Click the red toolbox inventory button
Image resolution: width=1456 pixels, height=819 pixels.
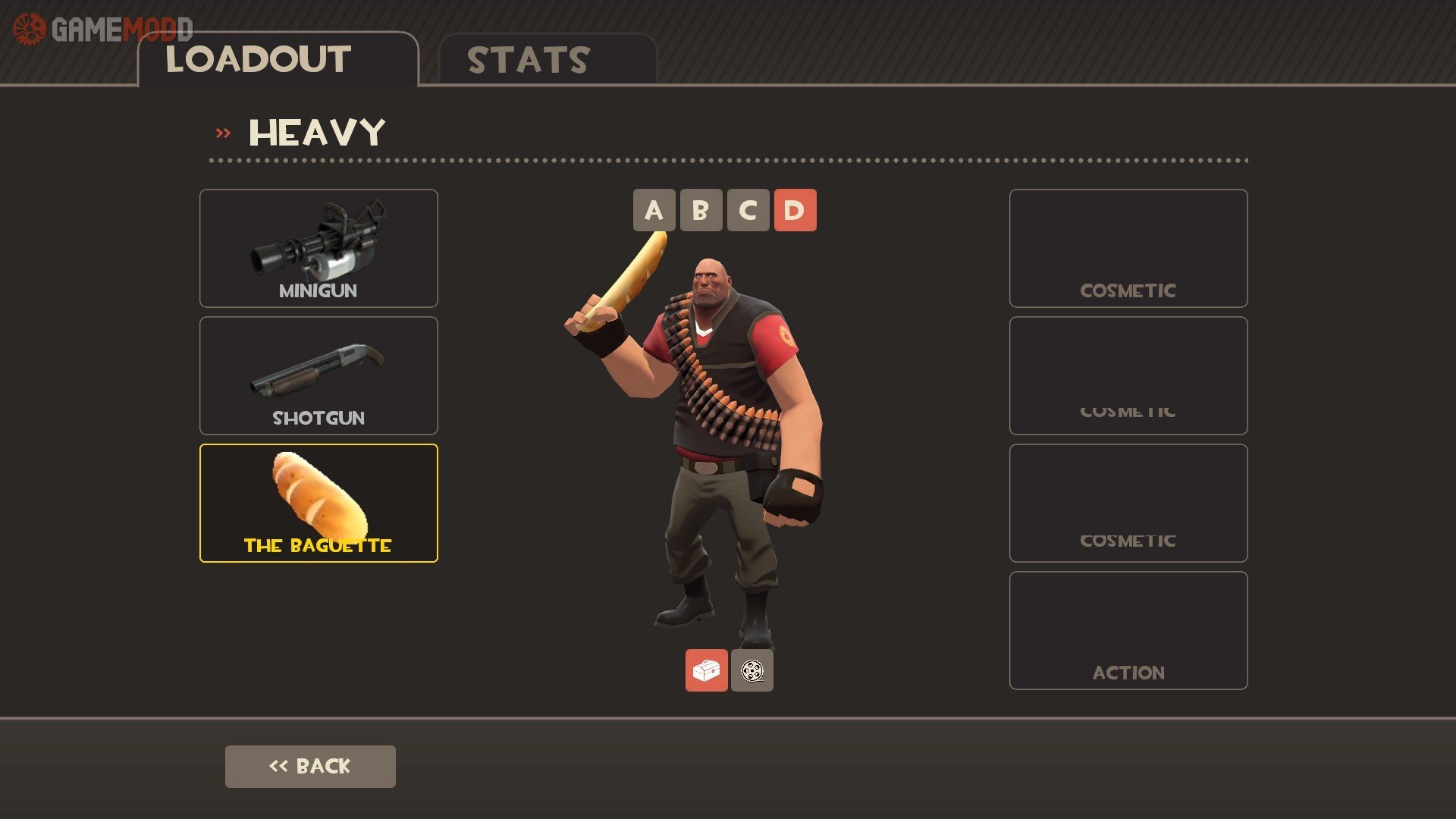pos(706,670)
